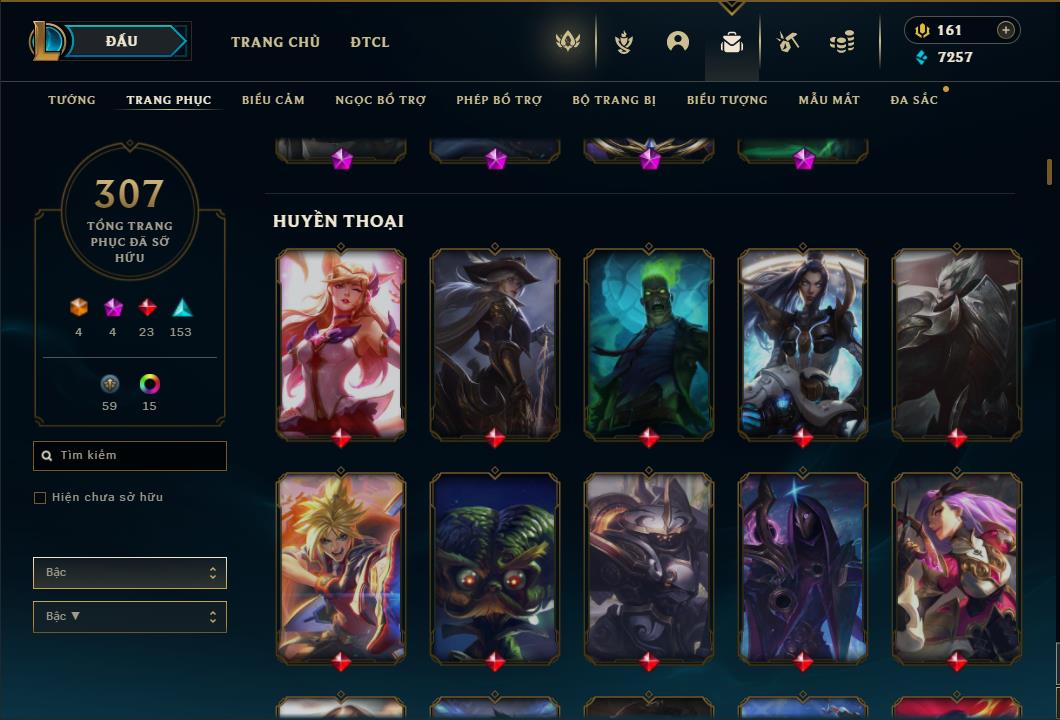Image resolution: width=1060 pixels, height=720 pixels.
Task: Toggle the Hiện chưa sở hữu checkbox
Action: tap(40, 498)
